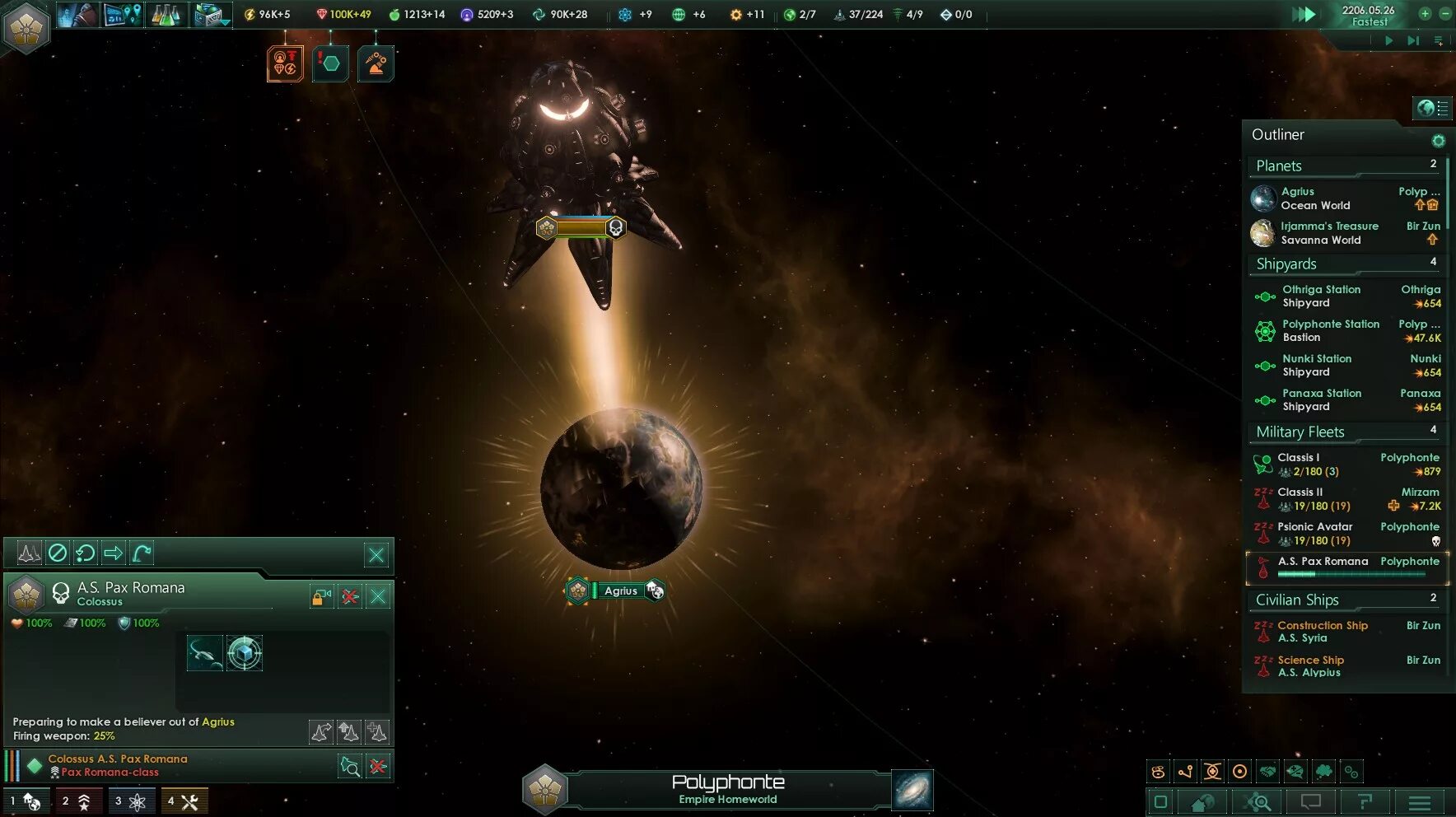Select control group 1 tab

tap(26, 801)
